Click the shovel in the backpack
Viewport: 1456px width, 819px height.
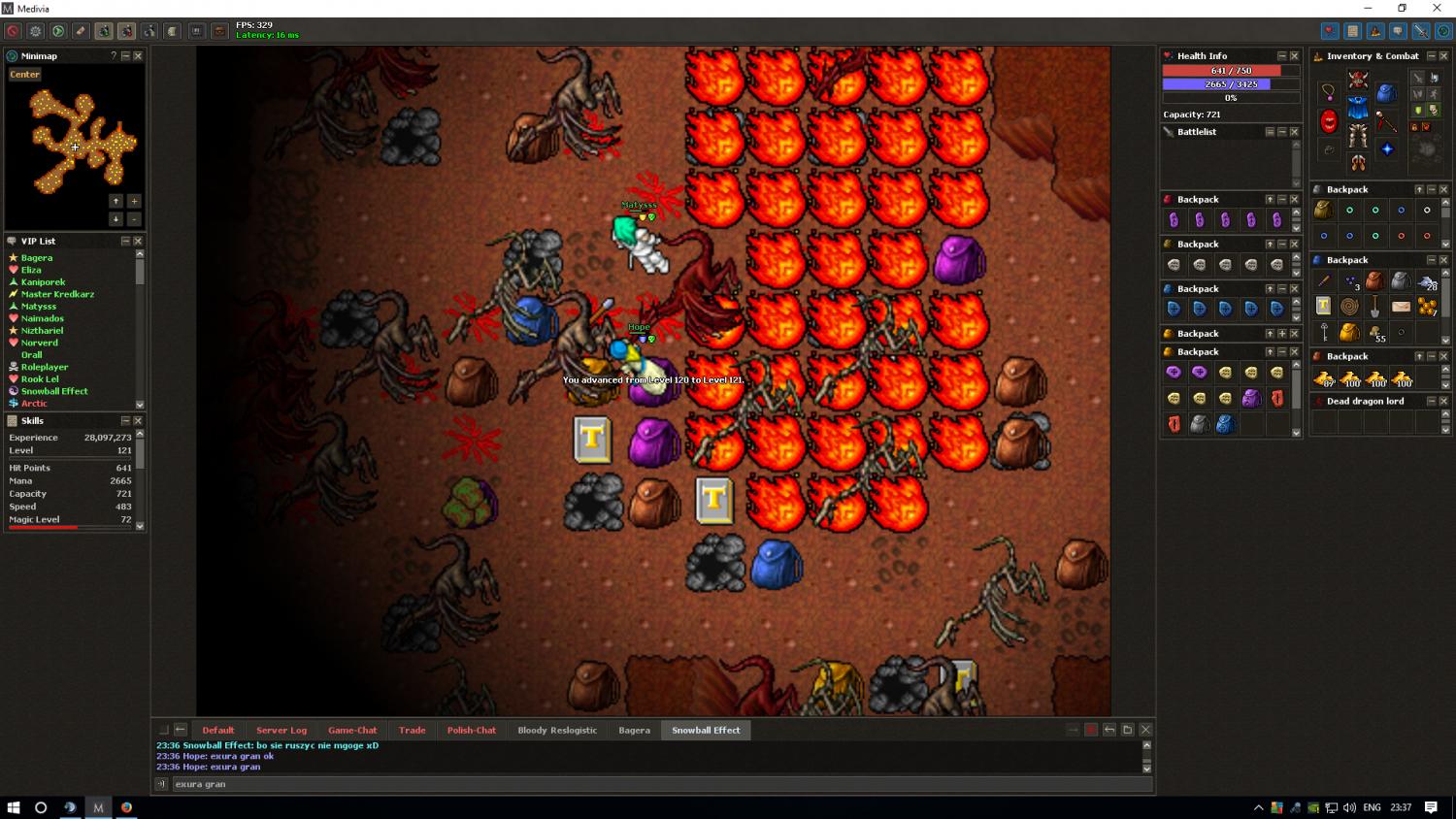[1375, 307]
